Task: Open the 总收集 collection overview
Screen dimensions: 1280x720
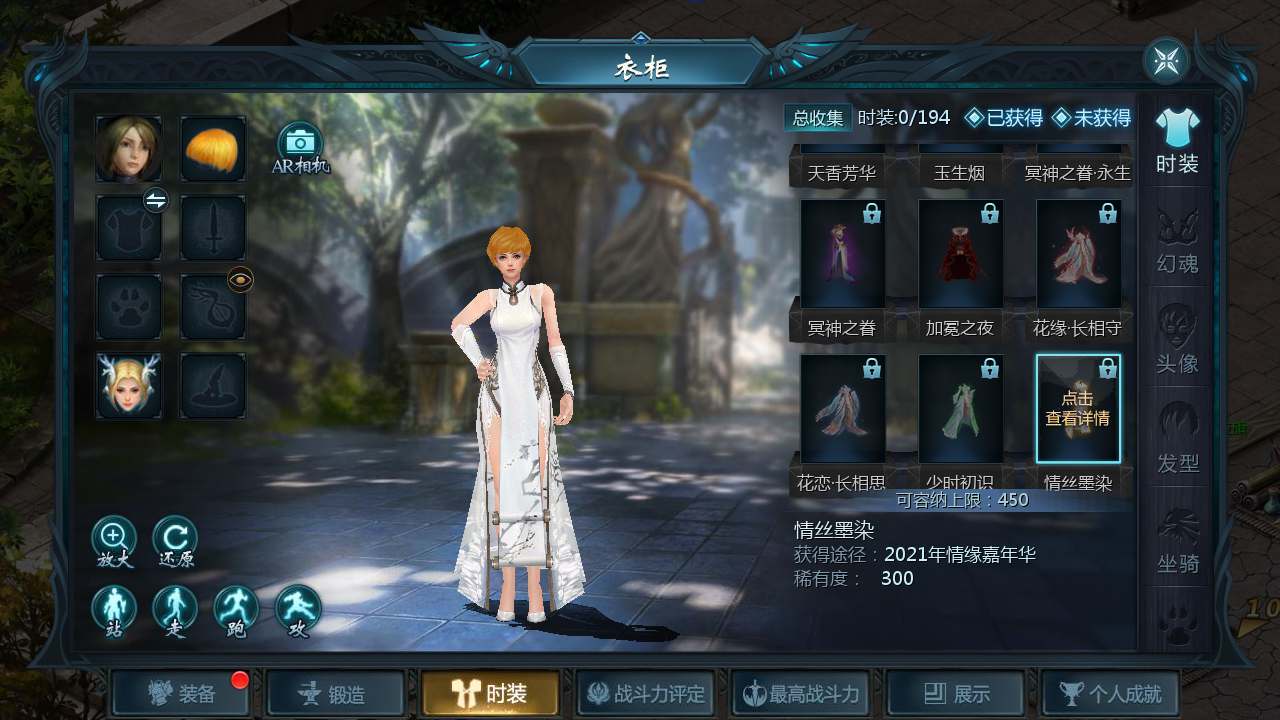Action: (818, 118)
